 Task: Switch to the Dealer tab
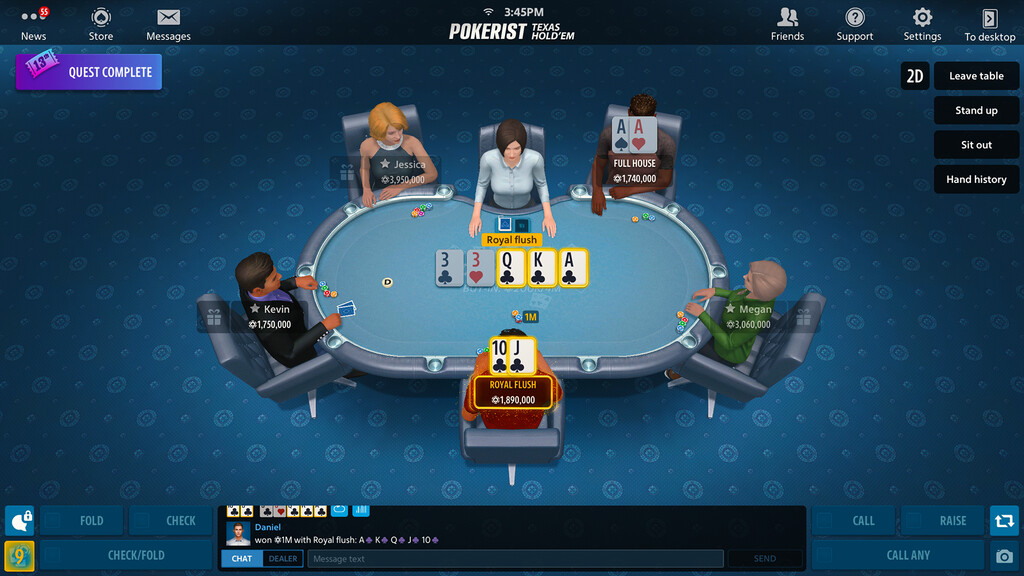coord(283,559)
